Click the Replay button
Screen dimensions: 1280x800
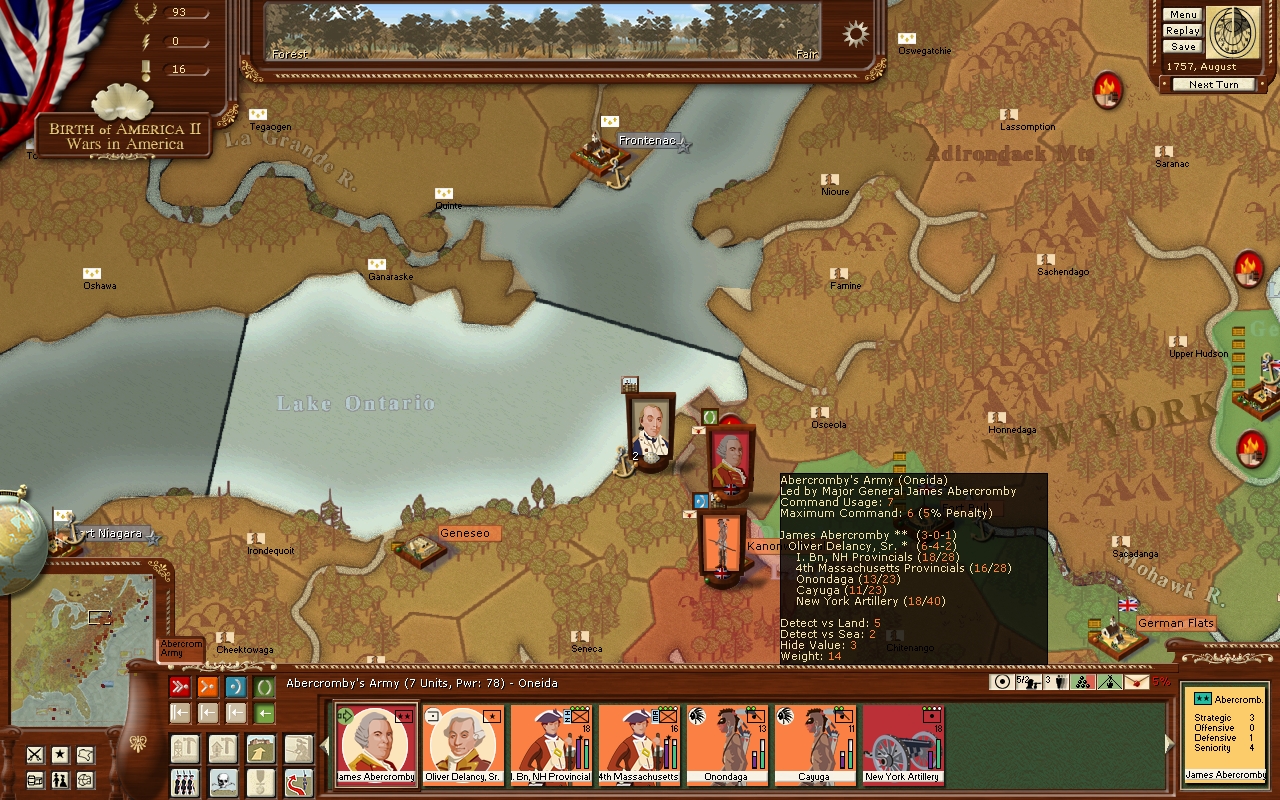[x=1182, y=31]
